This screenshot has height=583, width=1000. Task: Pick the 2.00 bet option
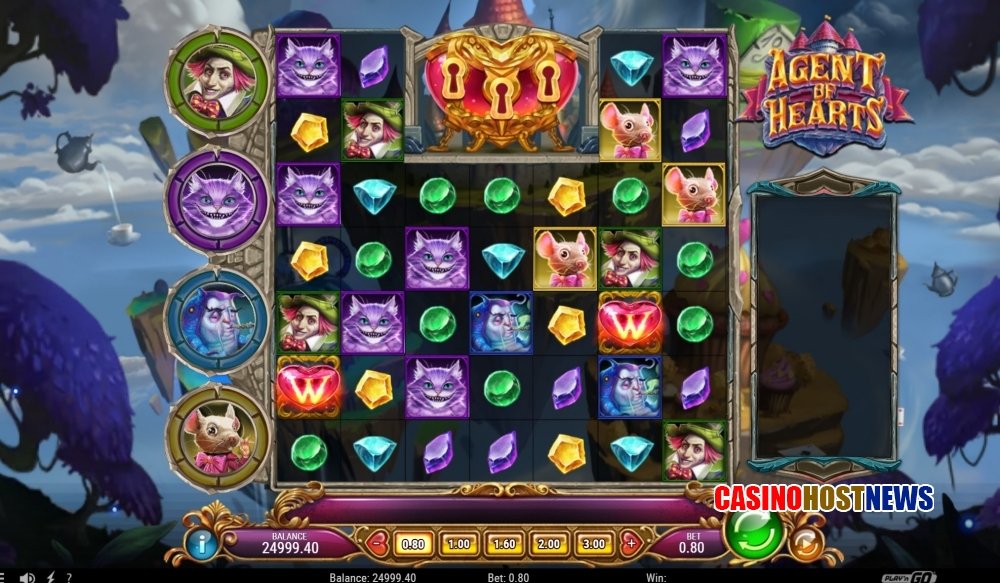(x=548, y=544)
